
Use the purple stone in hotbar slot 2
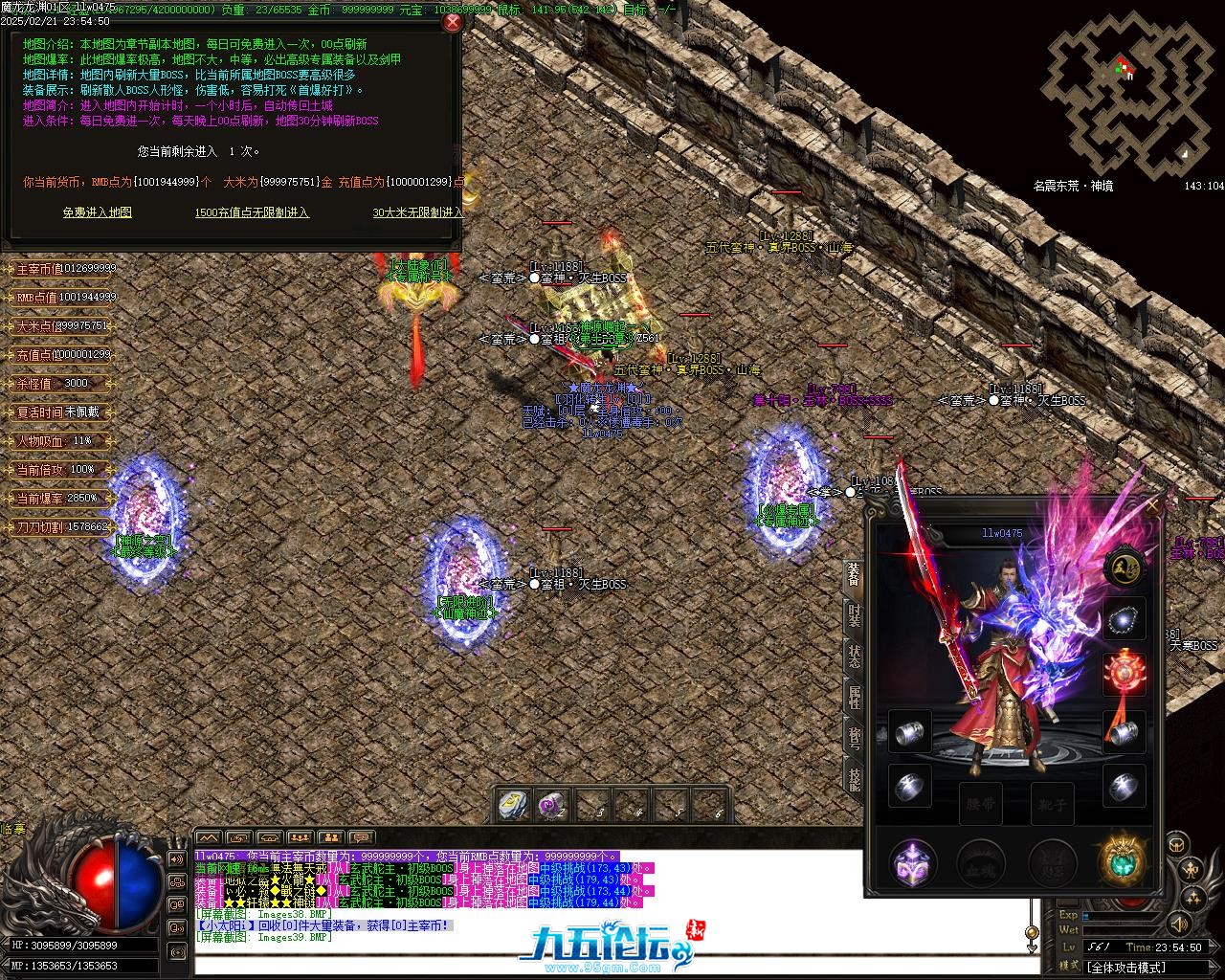pyautogui.click(x=552, y=806)
